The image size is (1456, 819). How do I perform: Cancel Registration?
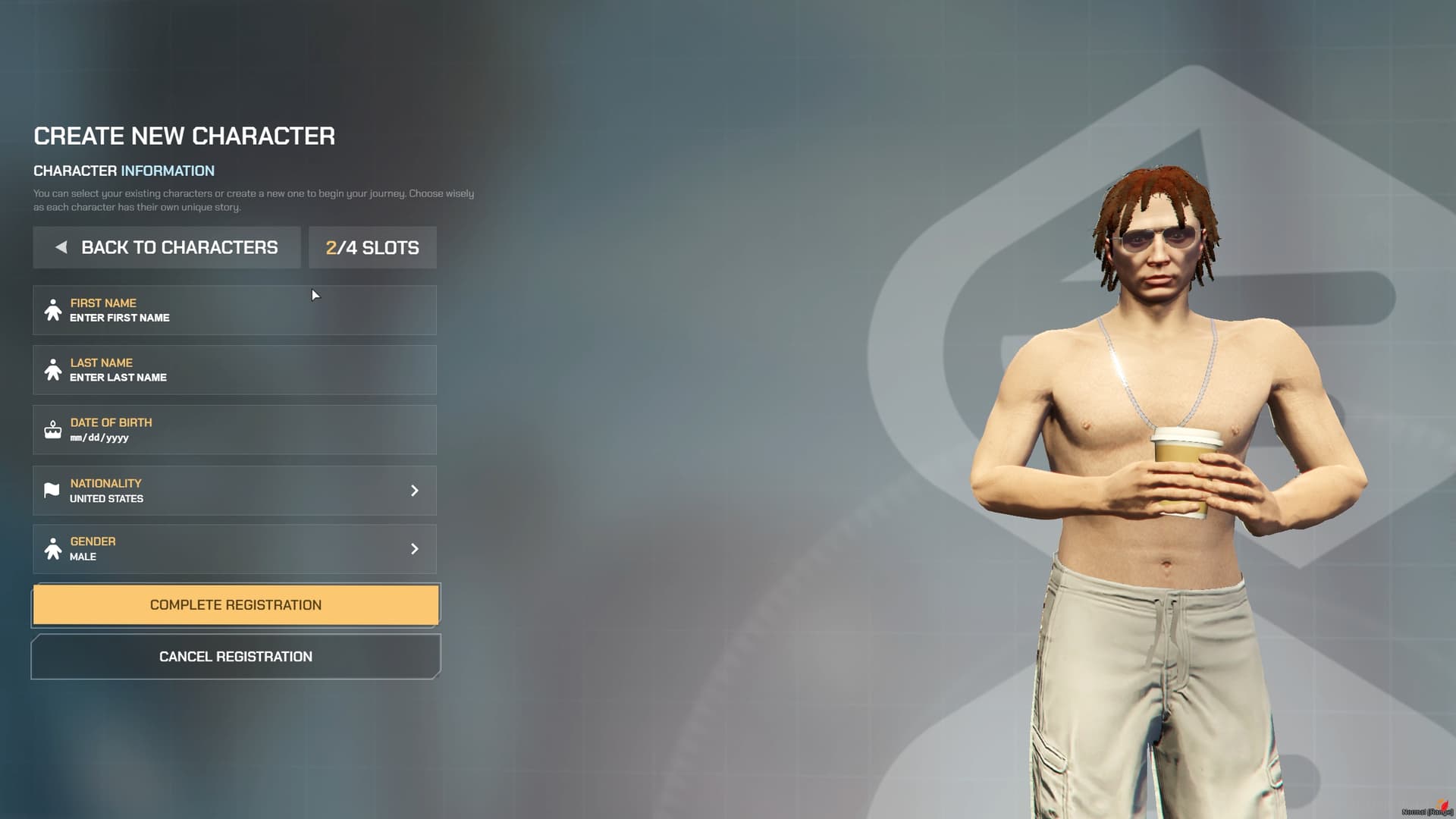(x=235, y=657)
